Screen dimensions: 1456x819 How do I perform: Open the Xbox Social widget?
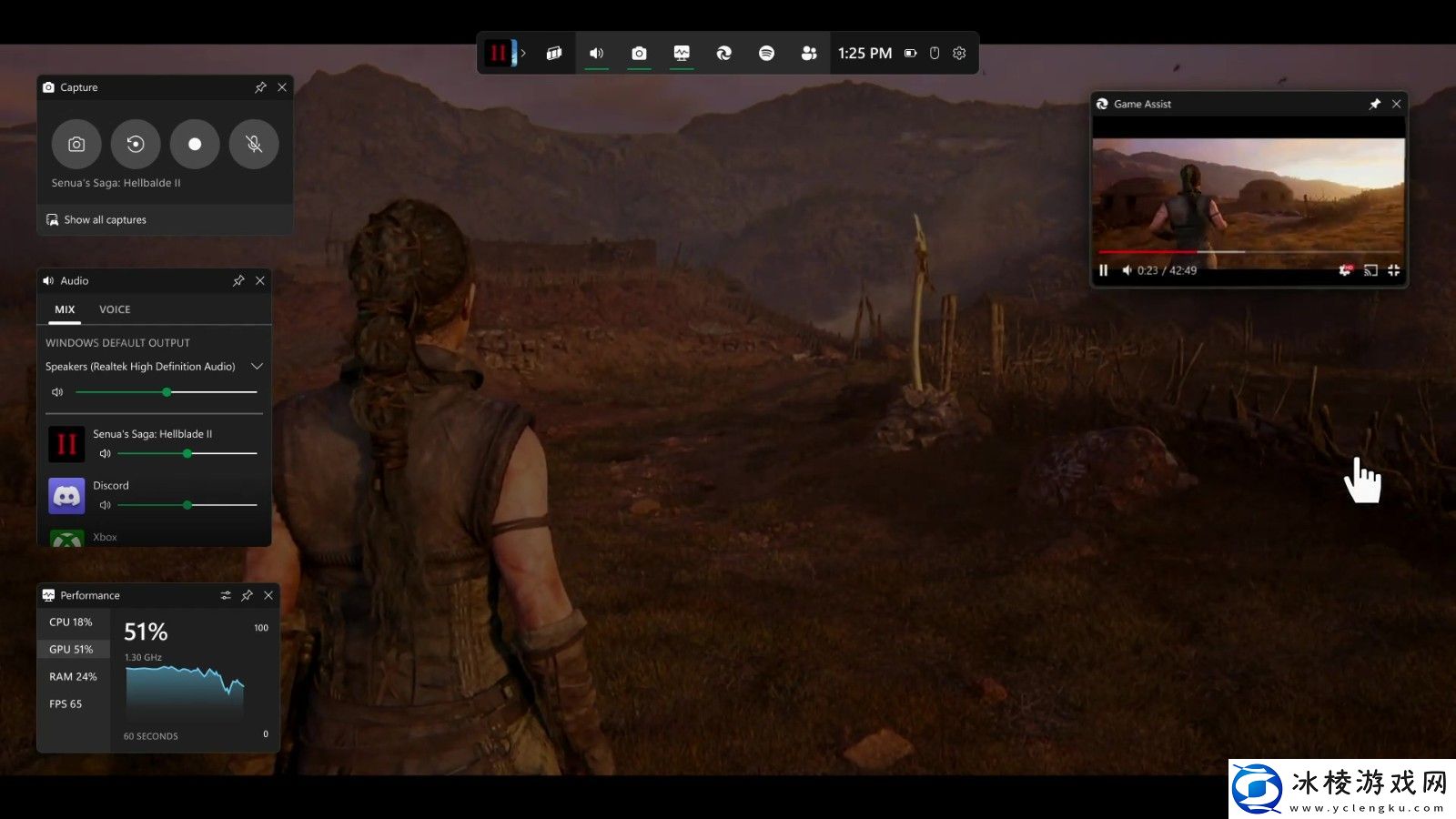click(809, 54)
